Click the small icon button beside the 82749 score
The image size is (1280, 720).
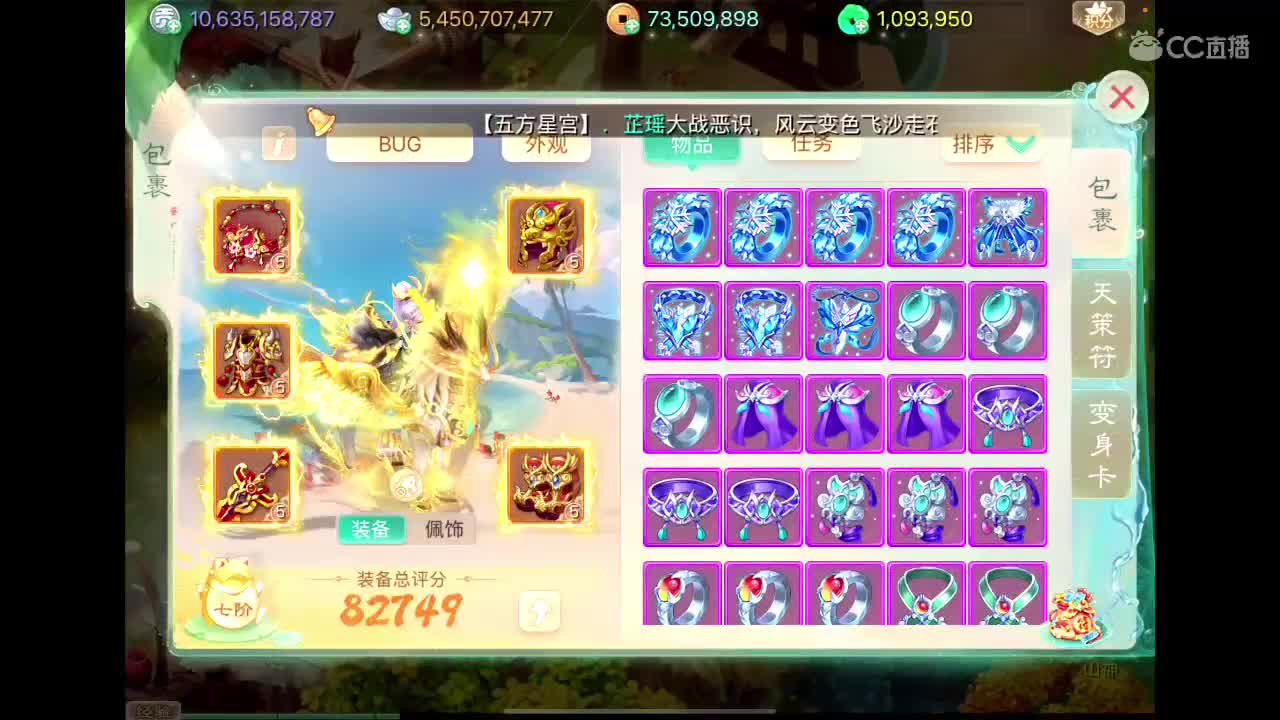point(539,610)
